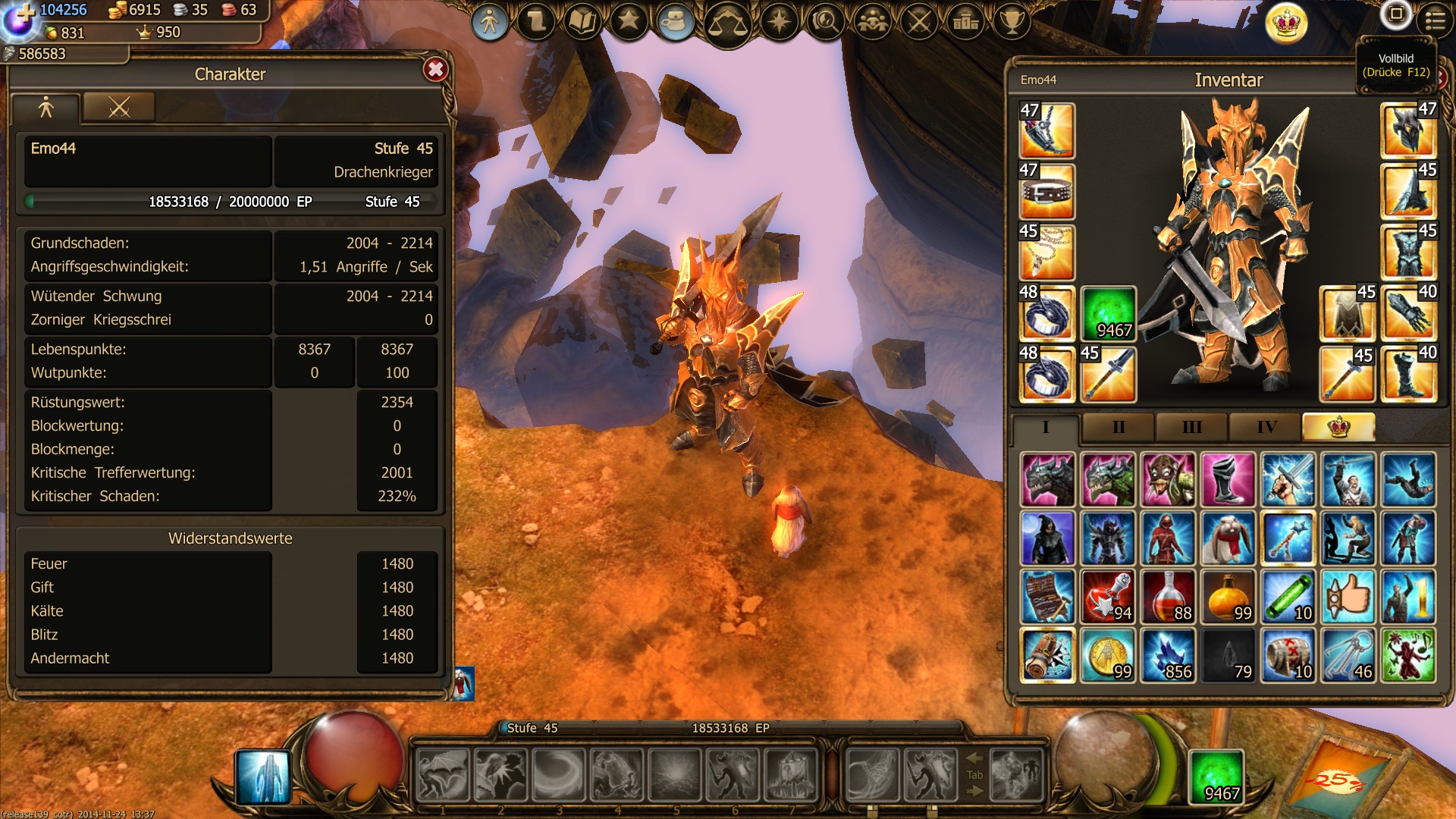
Task: Select the premium crown bag tab
Action: click(x=1338, y=427)
